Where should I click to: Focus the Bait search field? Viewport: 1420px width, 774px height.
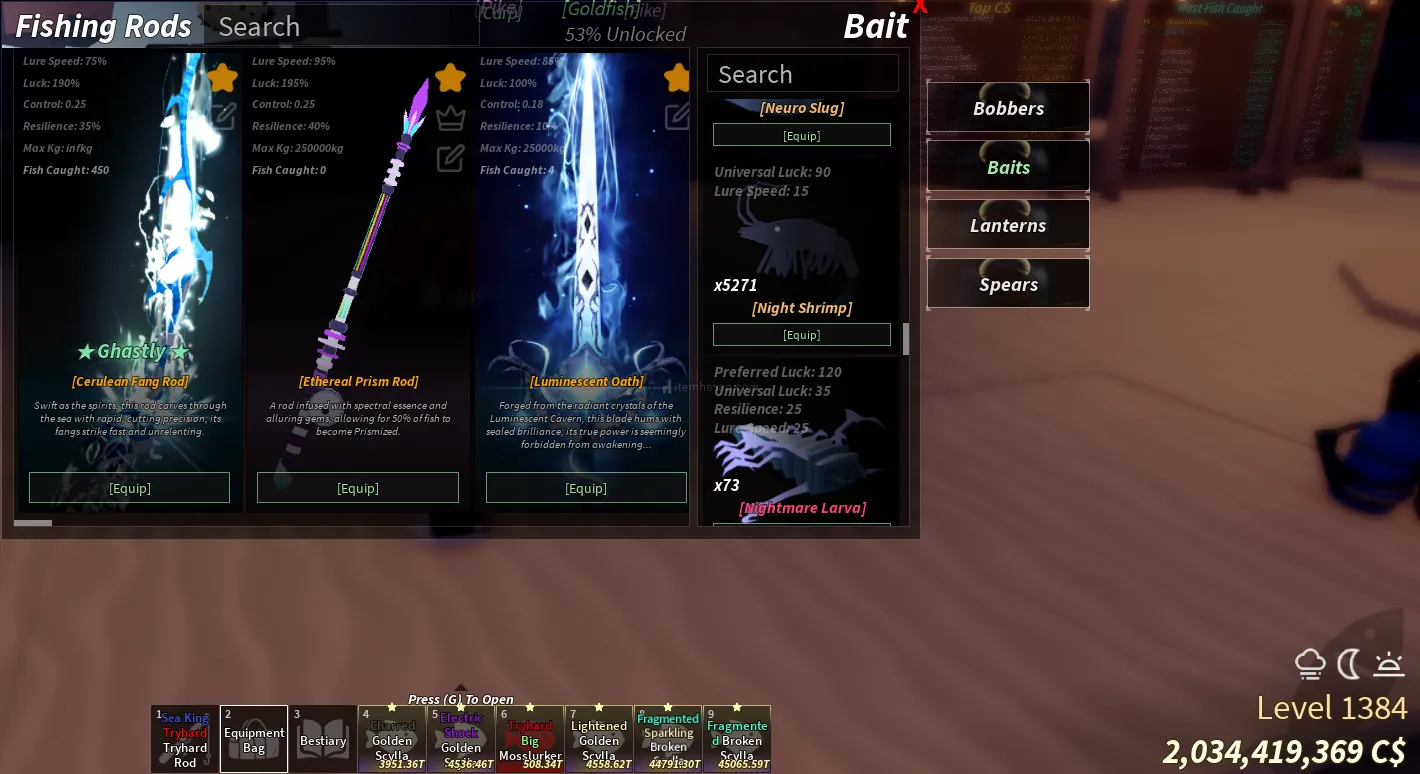coord(802,74)
